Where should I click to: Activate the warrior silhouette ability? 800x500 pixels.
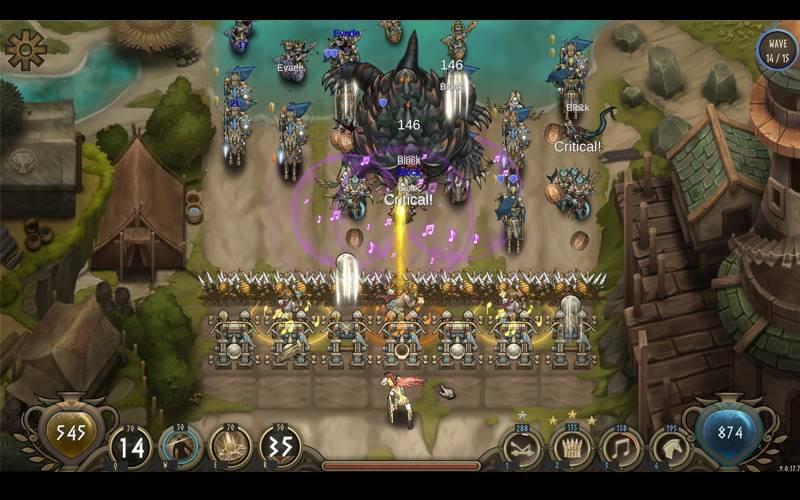[x=181, y=447]
